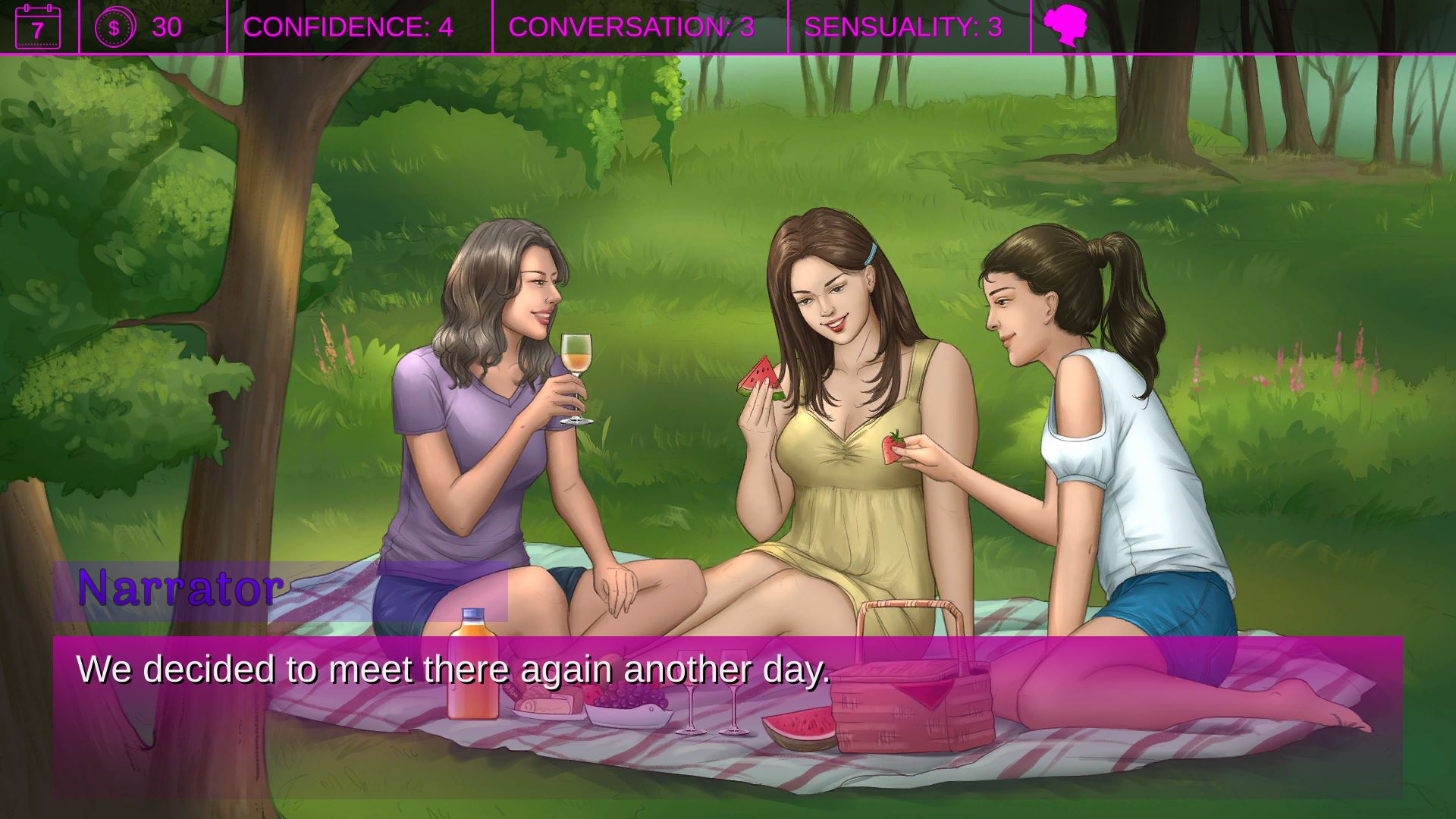This screenshot has height=819, width=1456.
Task: Open the calendar day icon
Action: coord(38,27)
